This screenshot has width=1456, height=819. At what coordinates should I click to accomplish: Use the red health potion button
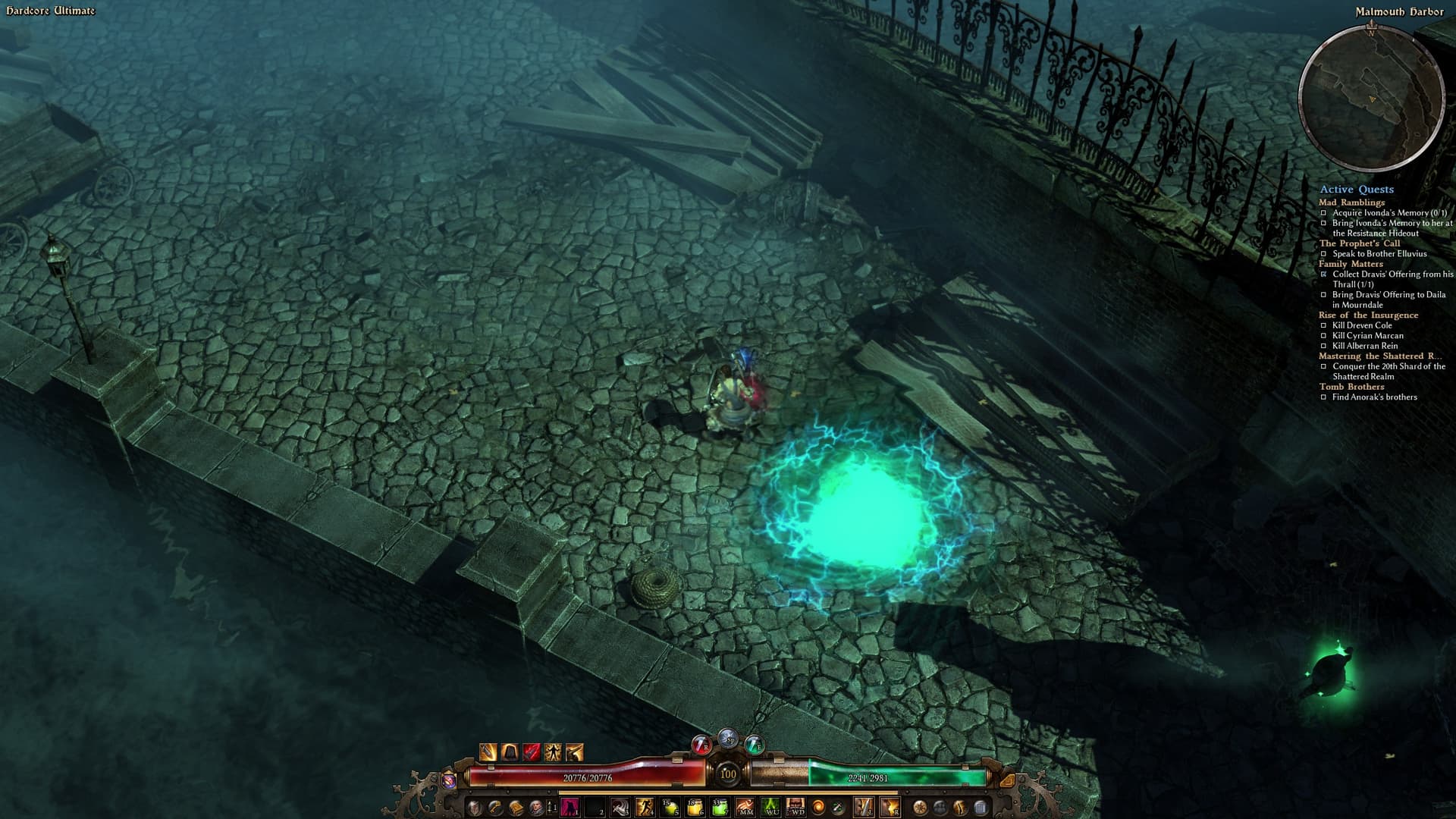click(x=701, y=745)
